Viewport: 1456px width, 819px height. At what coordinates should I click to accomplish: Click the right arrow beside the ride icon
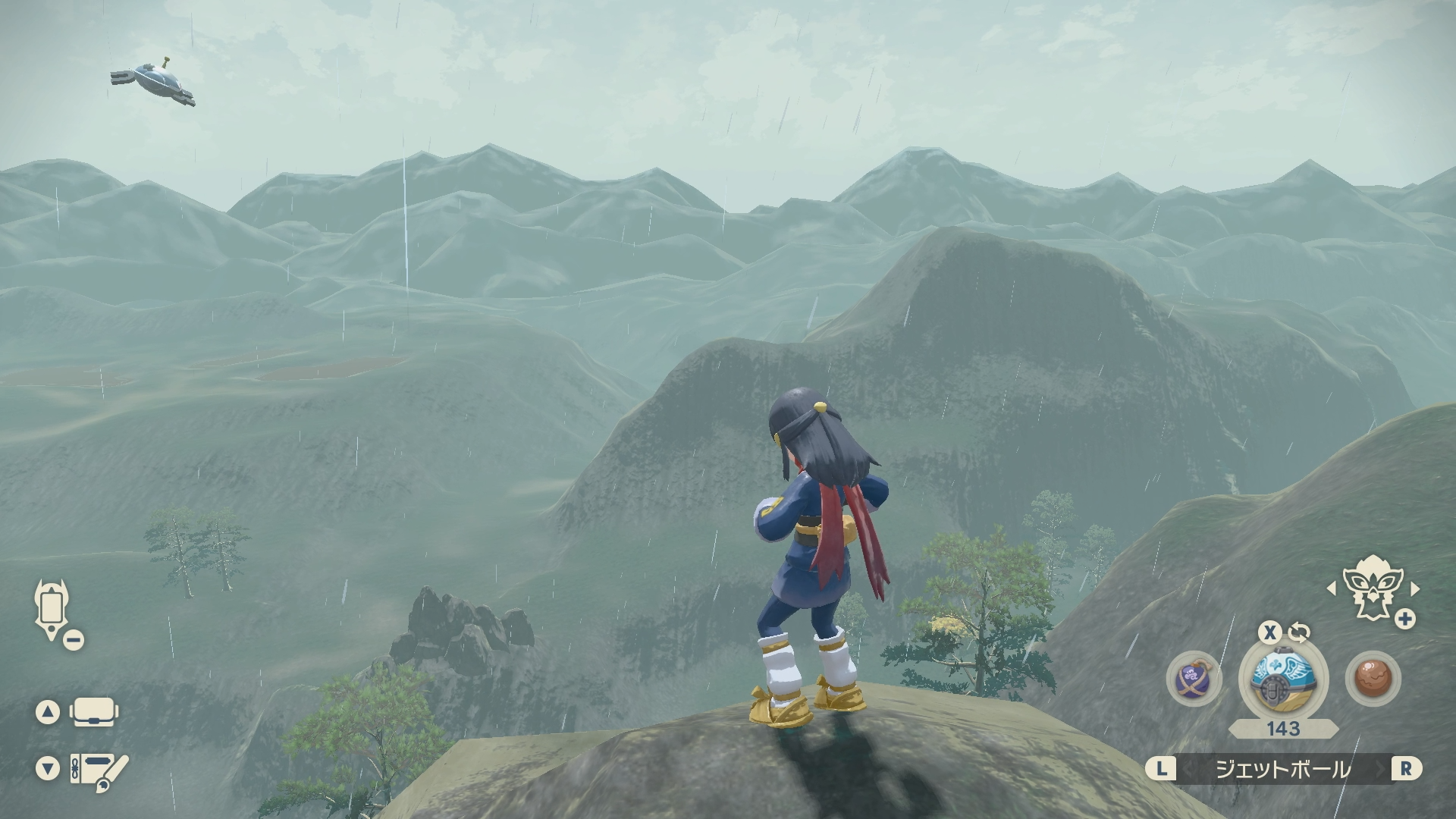point(1415,588)
